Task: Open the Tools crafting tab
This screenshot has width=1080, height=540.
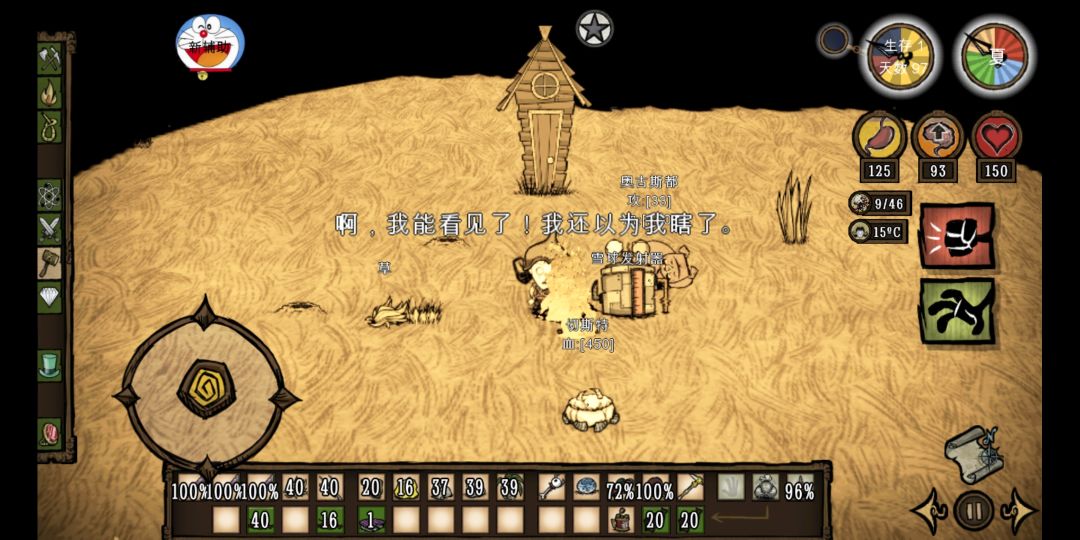Action: pos(50,58)
